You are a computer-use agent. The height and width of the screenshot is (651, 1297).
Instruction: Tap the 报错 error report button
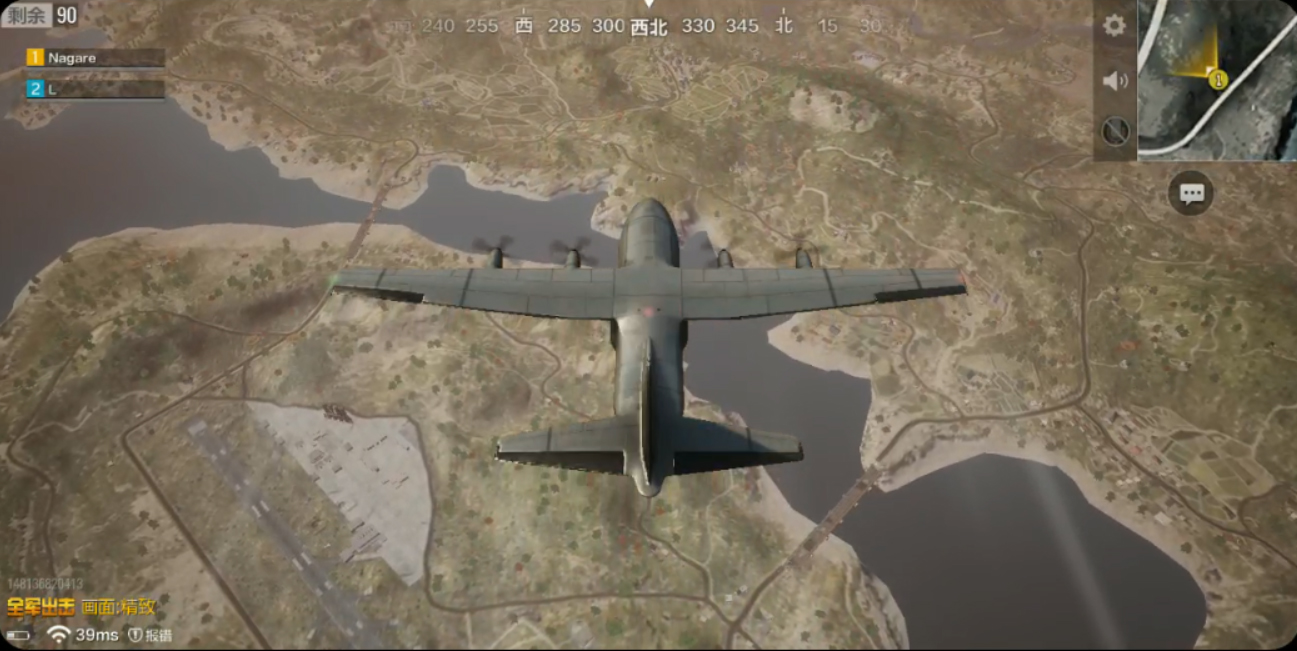click(x=150, y=635)
